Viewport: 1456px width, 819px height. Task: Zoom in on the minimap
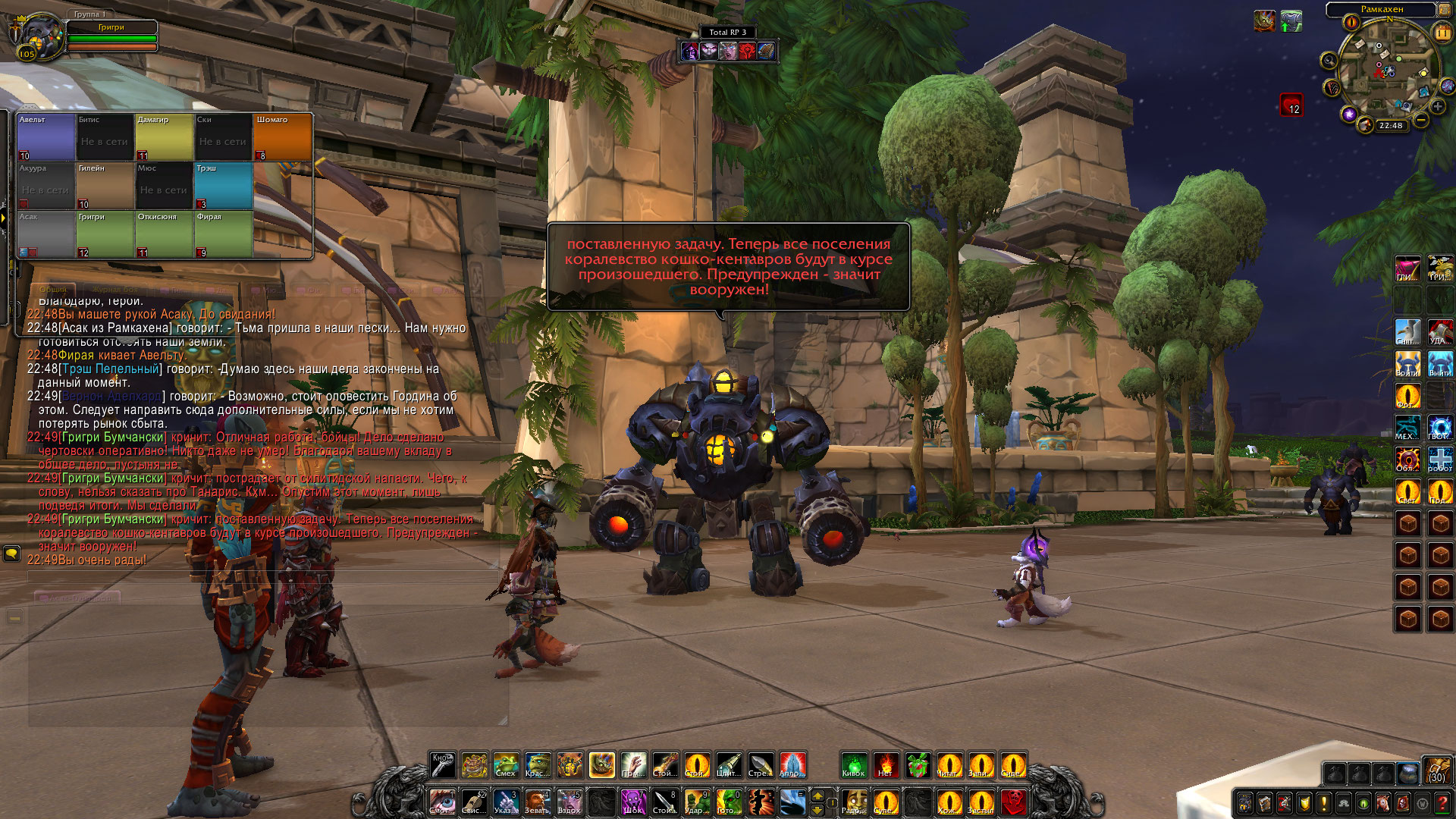coord(1438,107)
